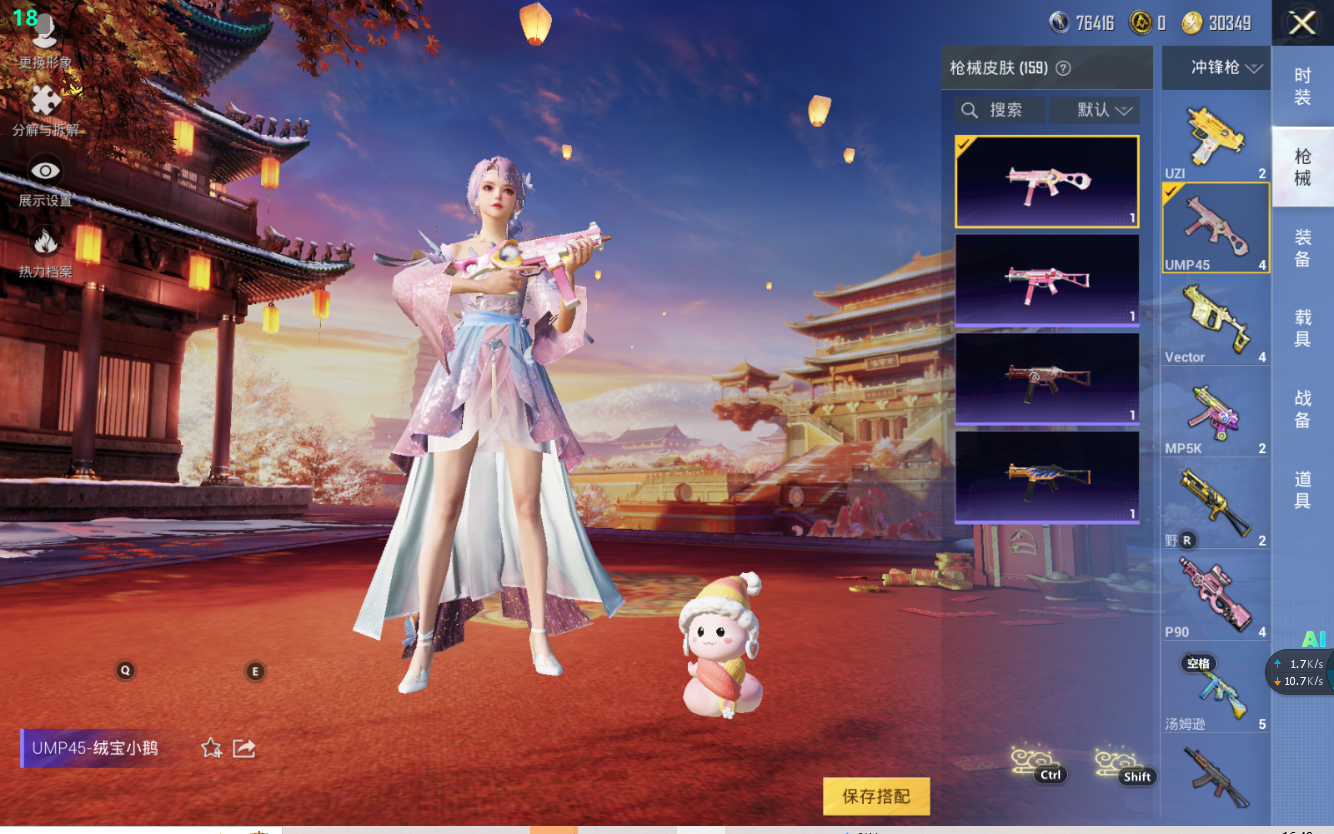1334x834 pixels.
Task: Select the MP5K weapon entry
Action: pos(1215,415)
